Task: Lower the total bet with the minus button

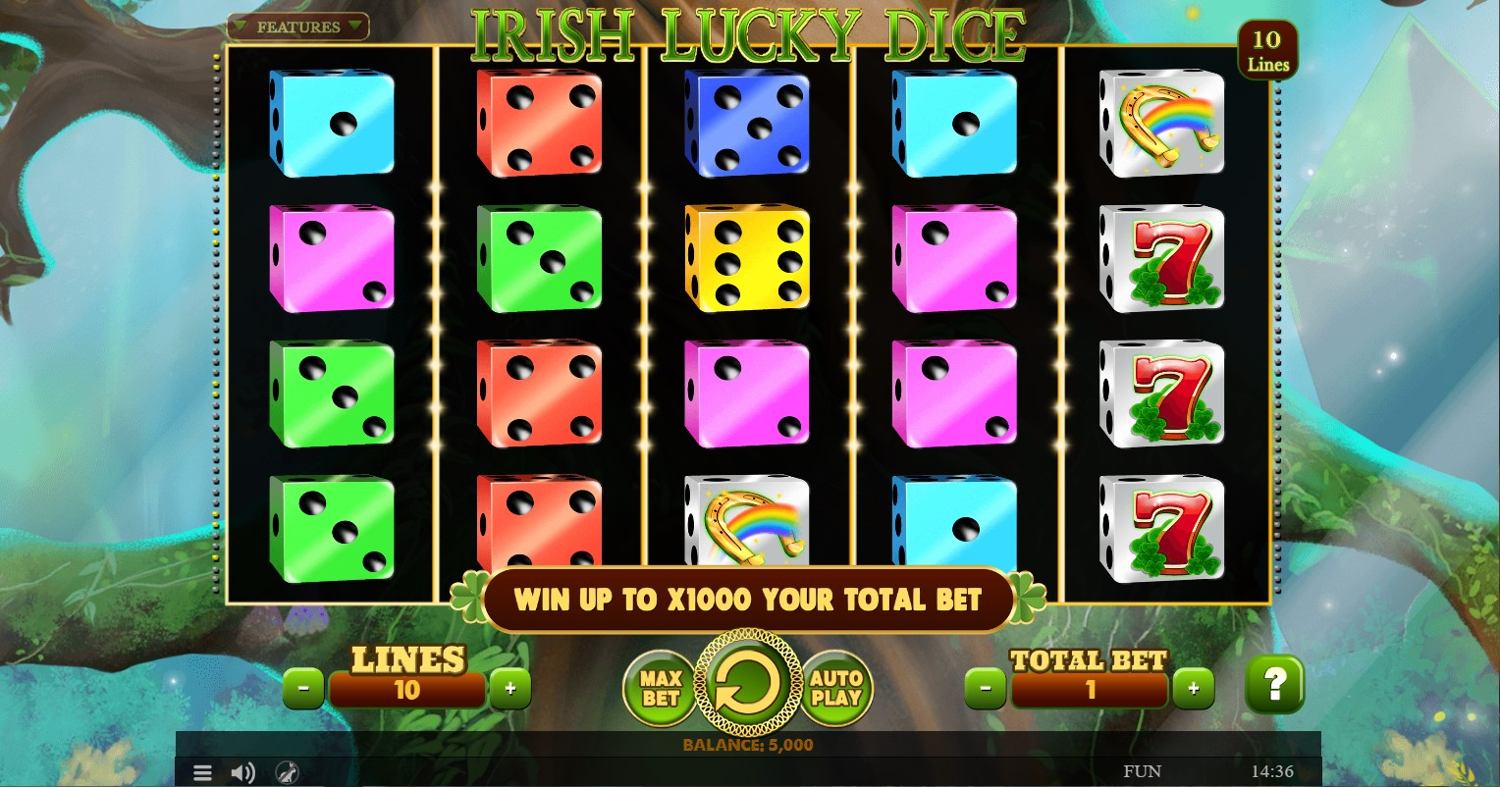Action: pos(986,688)
